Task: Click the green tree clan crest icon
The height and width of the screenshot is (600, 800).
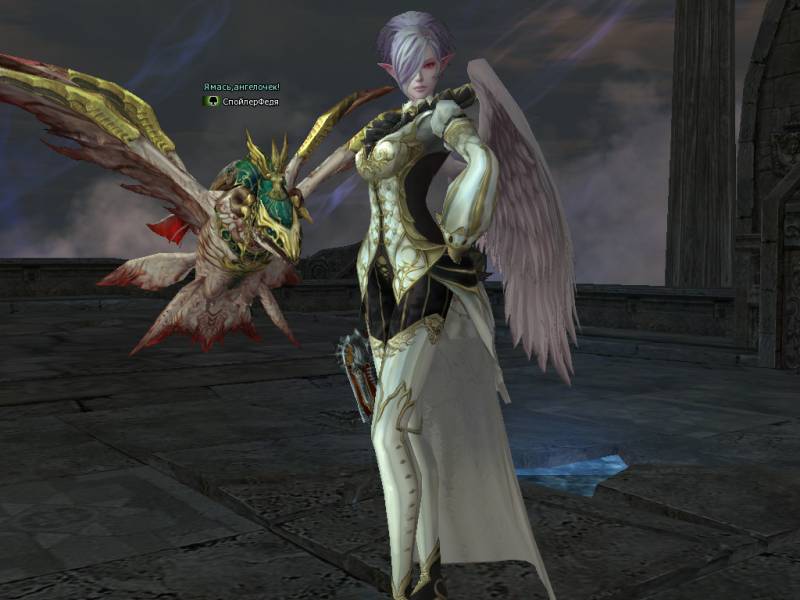Action: (x=211, y=101)
